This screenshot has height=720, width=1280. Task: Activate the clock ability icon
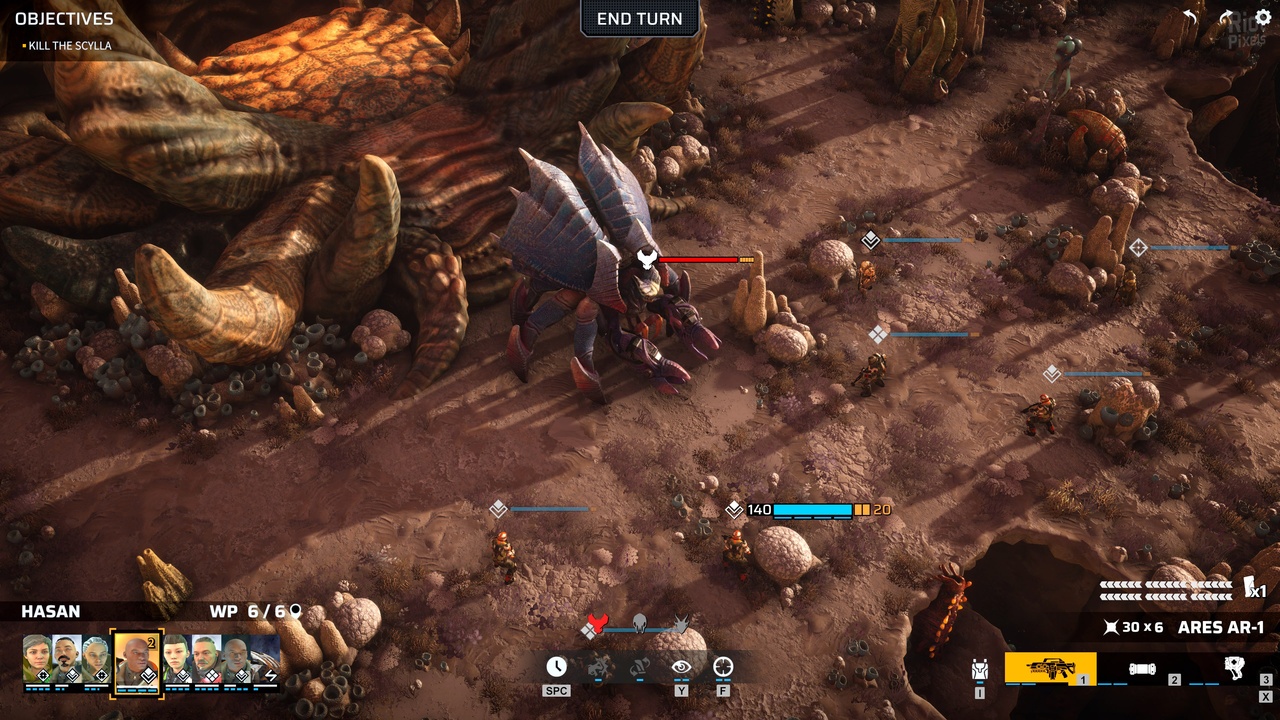[x=556, y=667]
